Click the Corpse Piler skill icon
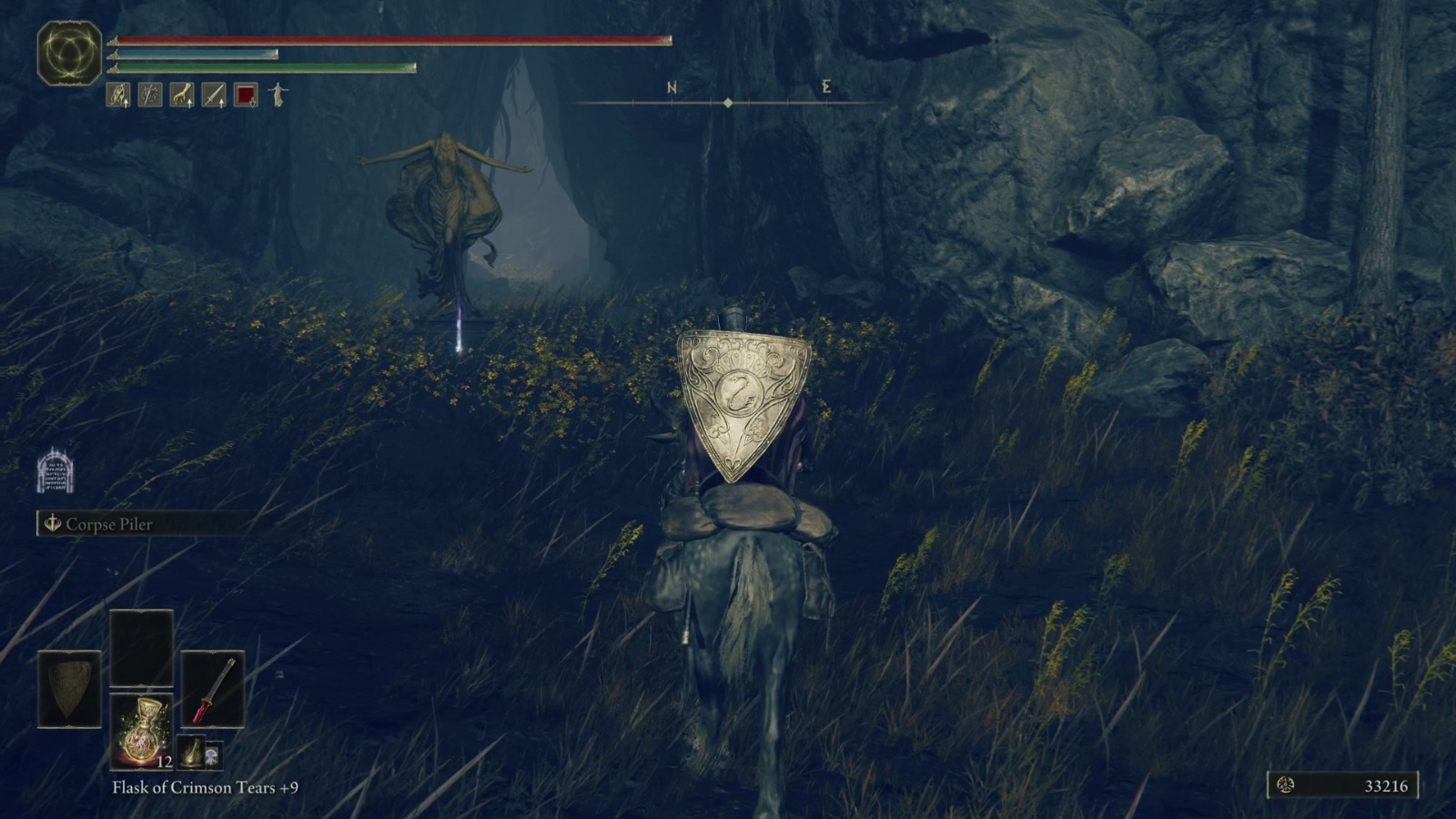Image resolution: width=1456 pixels, height=819 pixels. [x=52, y=524]
